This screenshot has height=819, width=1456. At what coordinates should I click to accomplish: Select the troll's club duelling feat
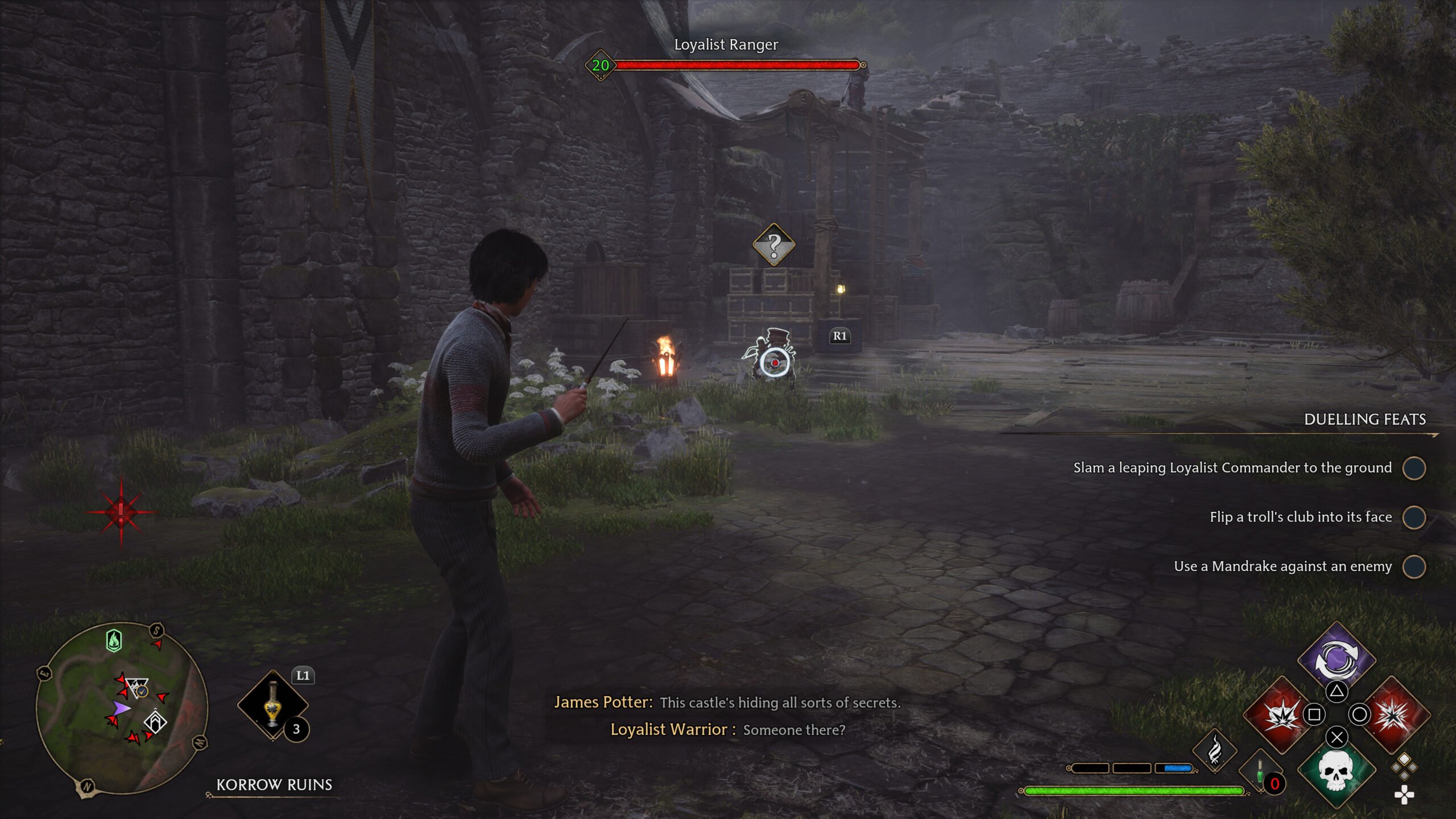coord(1300,517)
